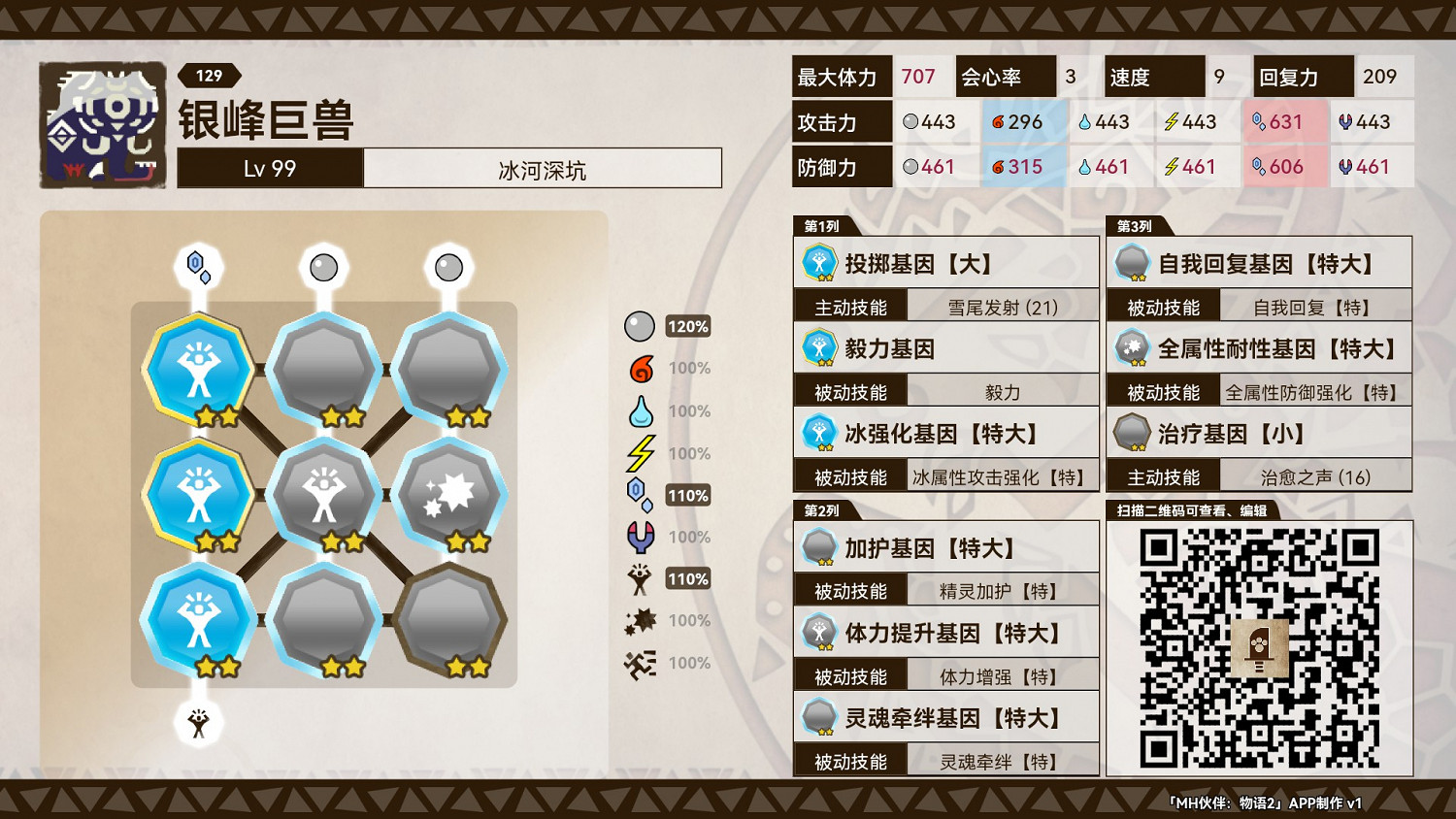Click the 冰强化基因【特大】gene icon
The image size is (1456, 819).
point(820,433)
